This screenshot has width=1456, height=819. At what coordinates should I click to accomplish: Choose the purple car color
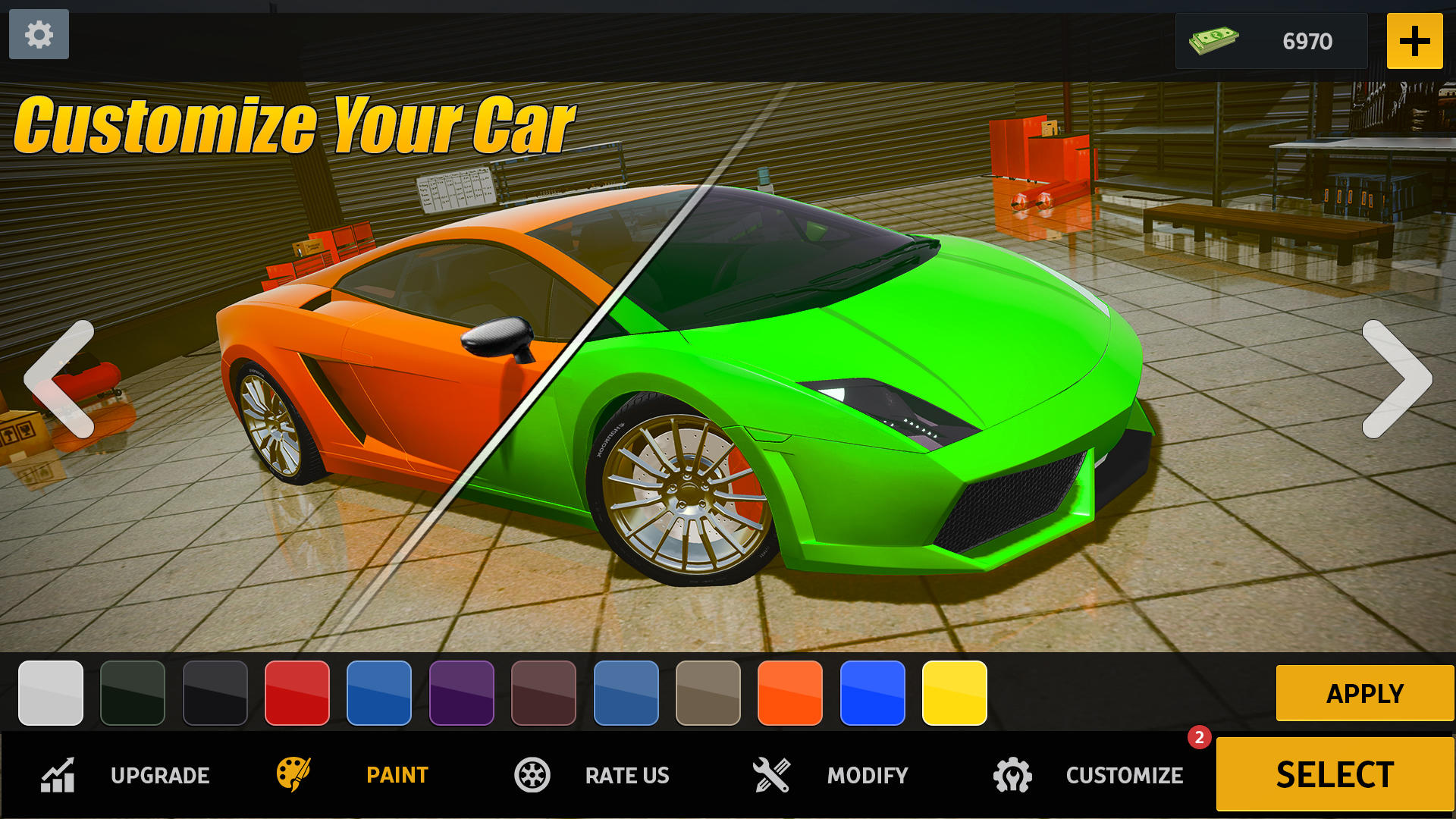coord(462,694)
